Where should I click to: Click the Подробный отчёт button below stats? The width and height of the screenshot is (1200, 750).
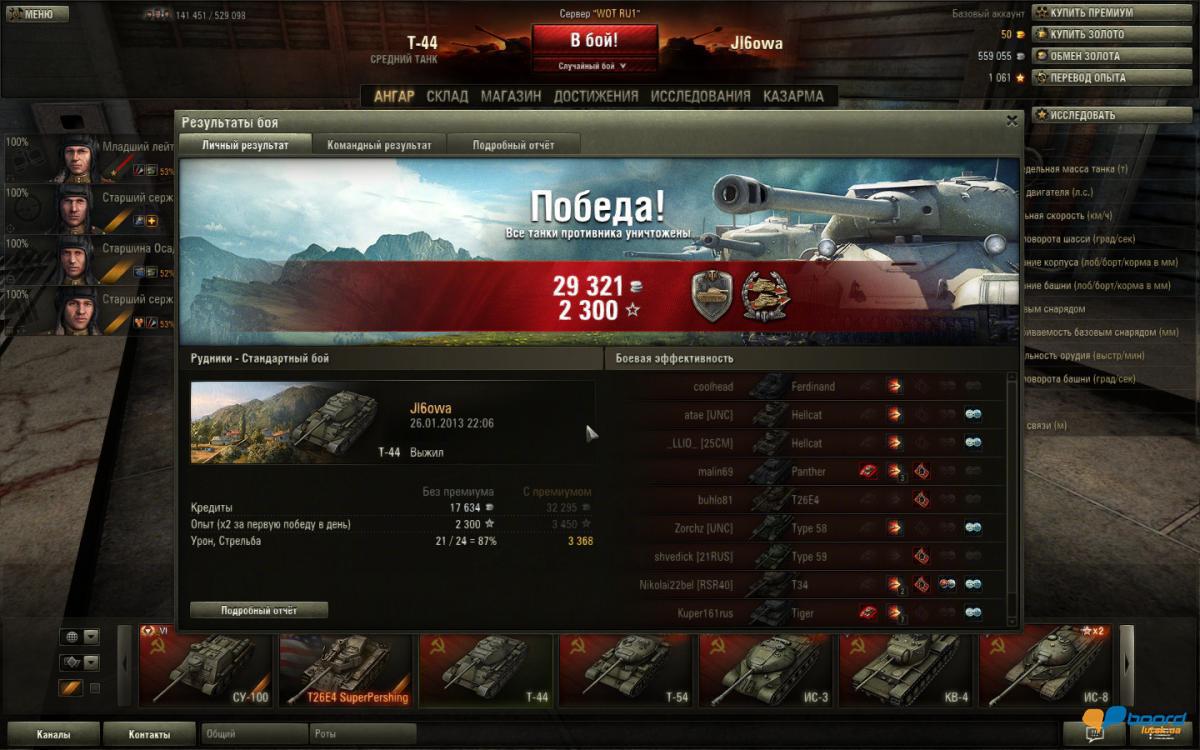[259, 610]
